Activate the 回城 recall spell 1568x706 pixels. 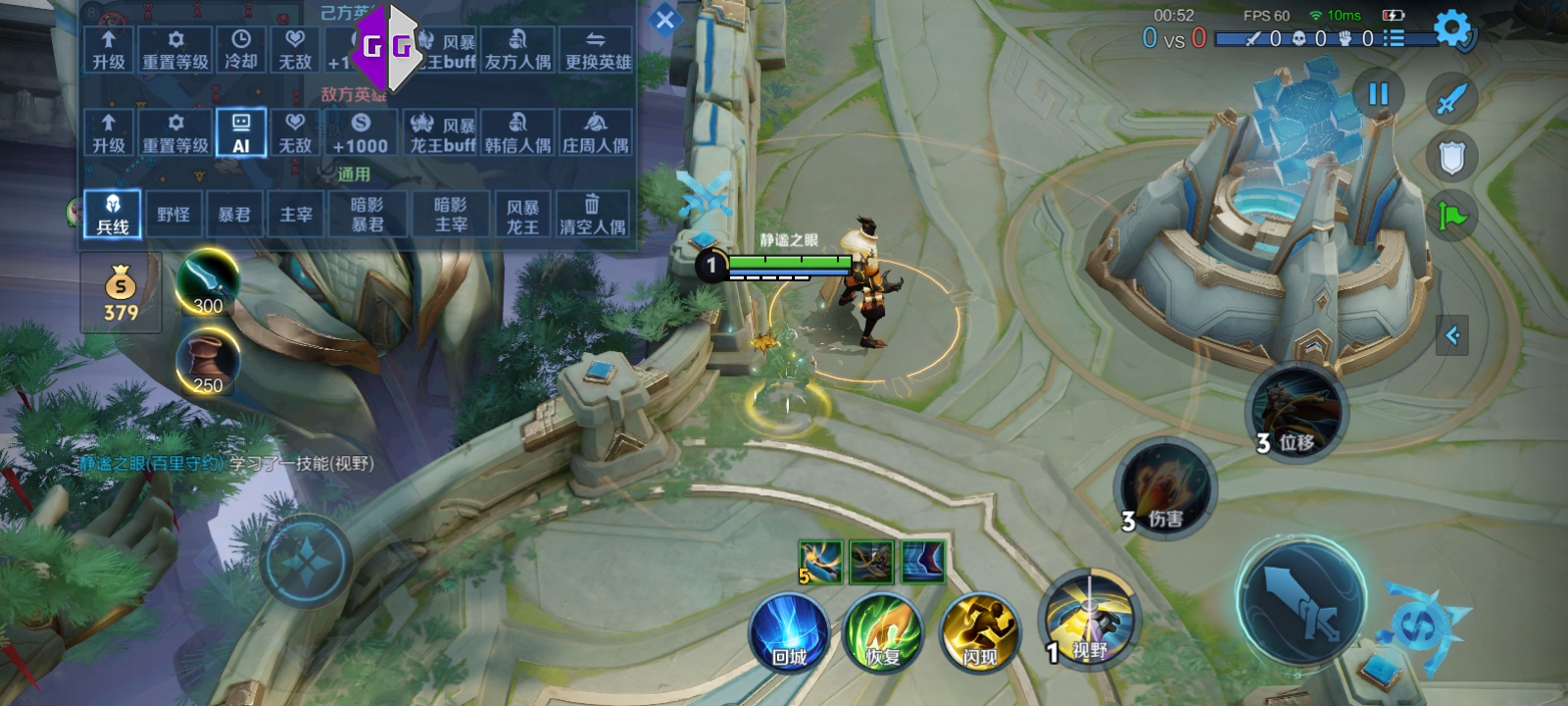coord(789,633)
